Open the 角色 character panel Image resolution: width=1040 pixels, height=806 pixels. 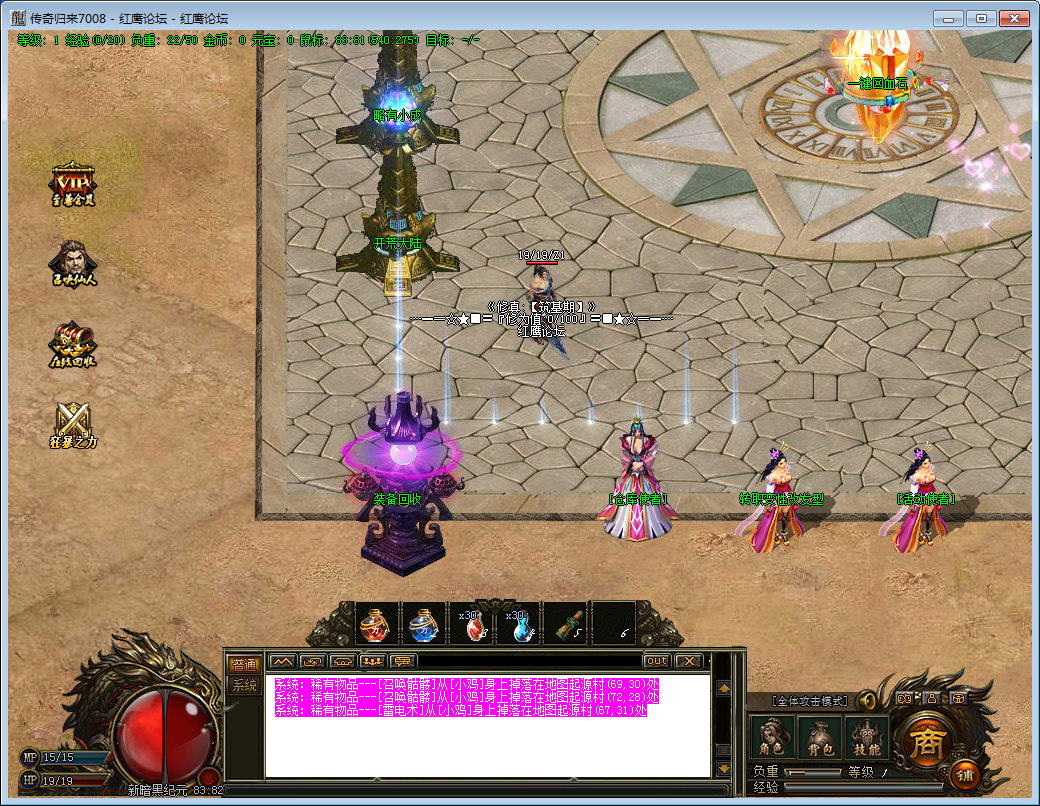770,738
